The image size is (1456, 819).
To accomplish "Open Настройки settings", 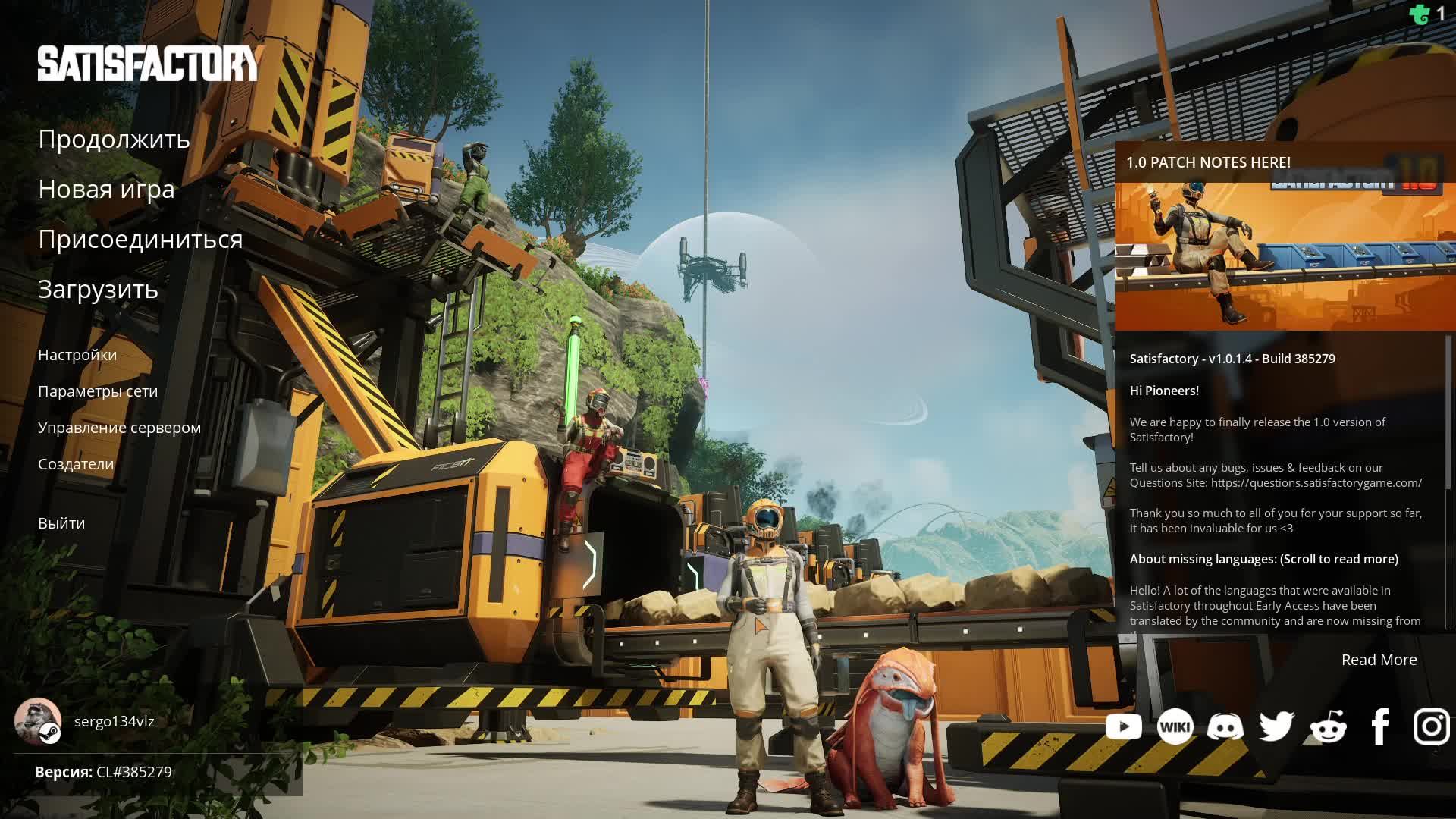I will click(x=77, y=355).
